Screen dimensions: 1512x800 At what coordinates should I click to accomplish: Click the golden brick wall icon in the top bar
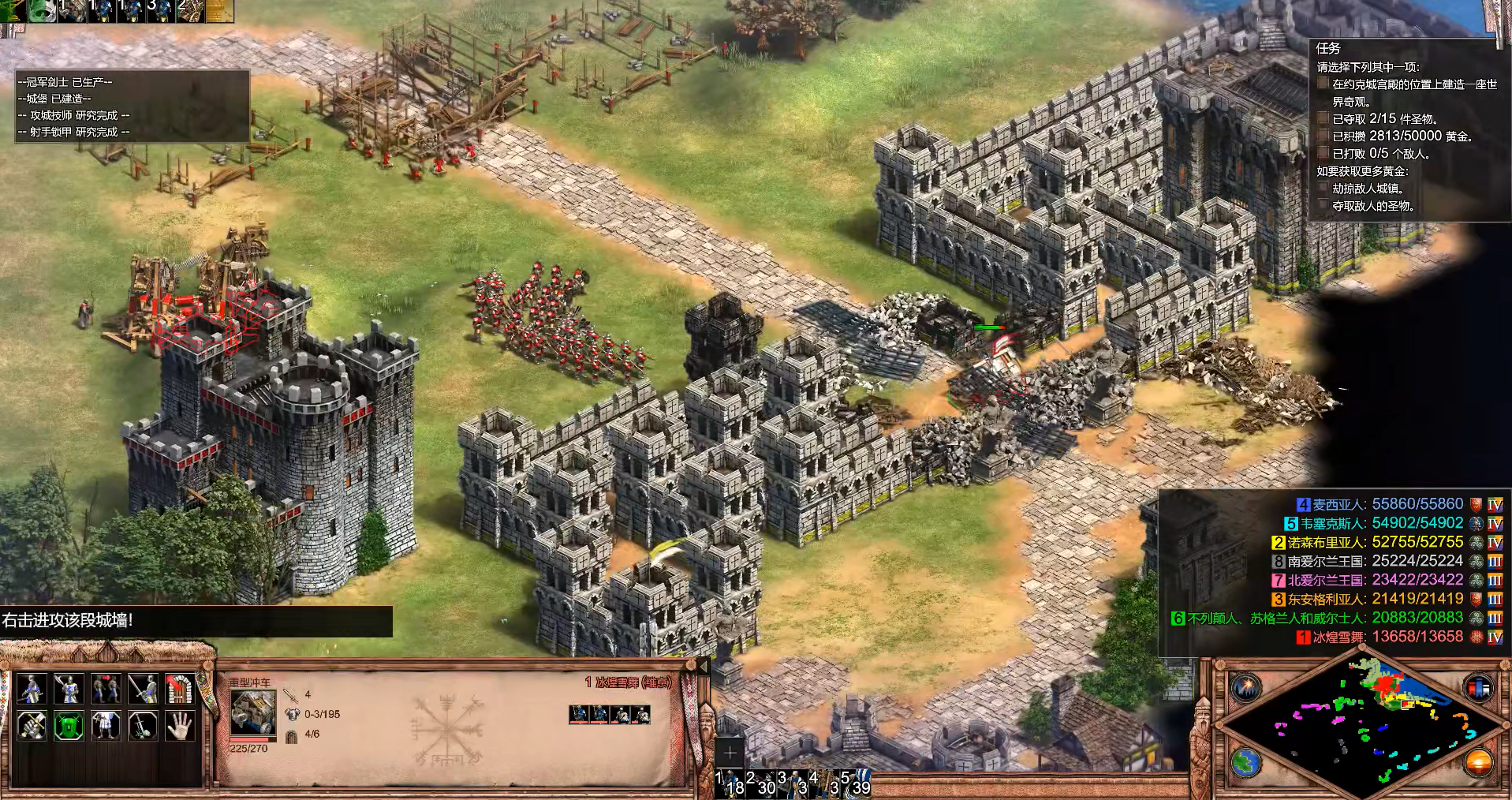click(x=219, y=9)
